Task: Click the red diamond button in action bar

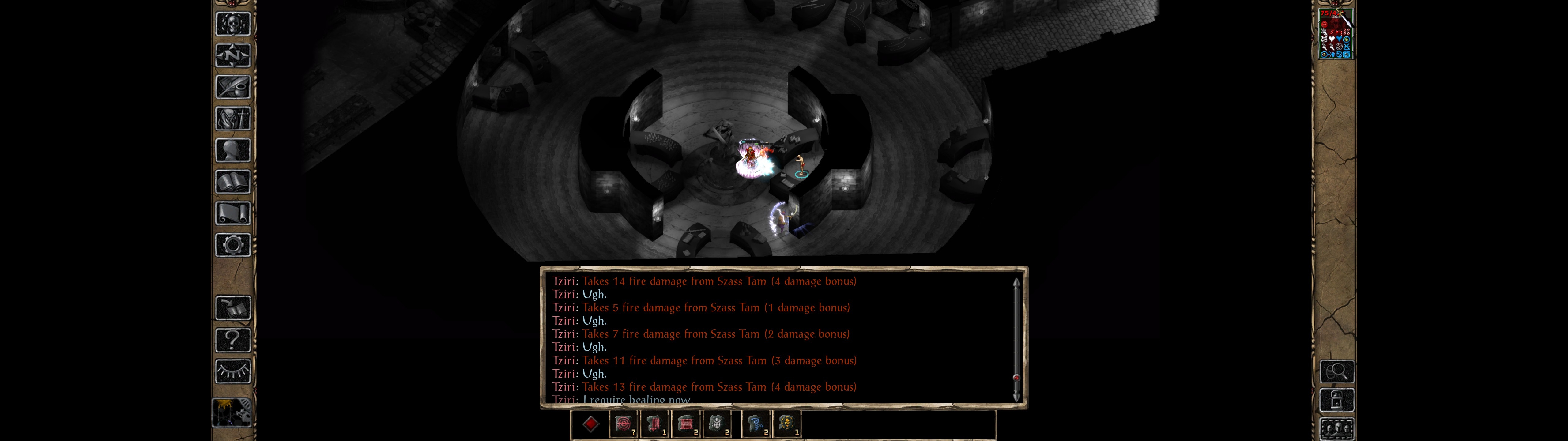Action: tap(590, 424)
